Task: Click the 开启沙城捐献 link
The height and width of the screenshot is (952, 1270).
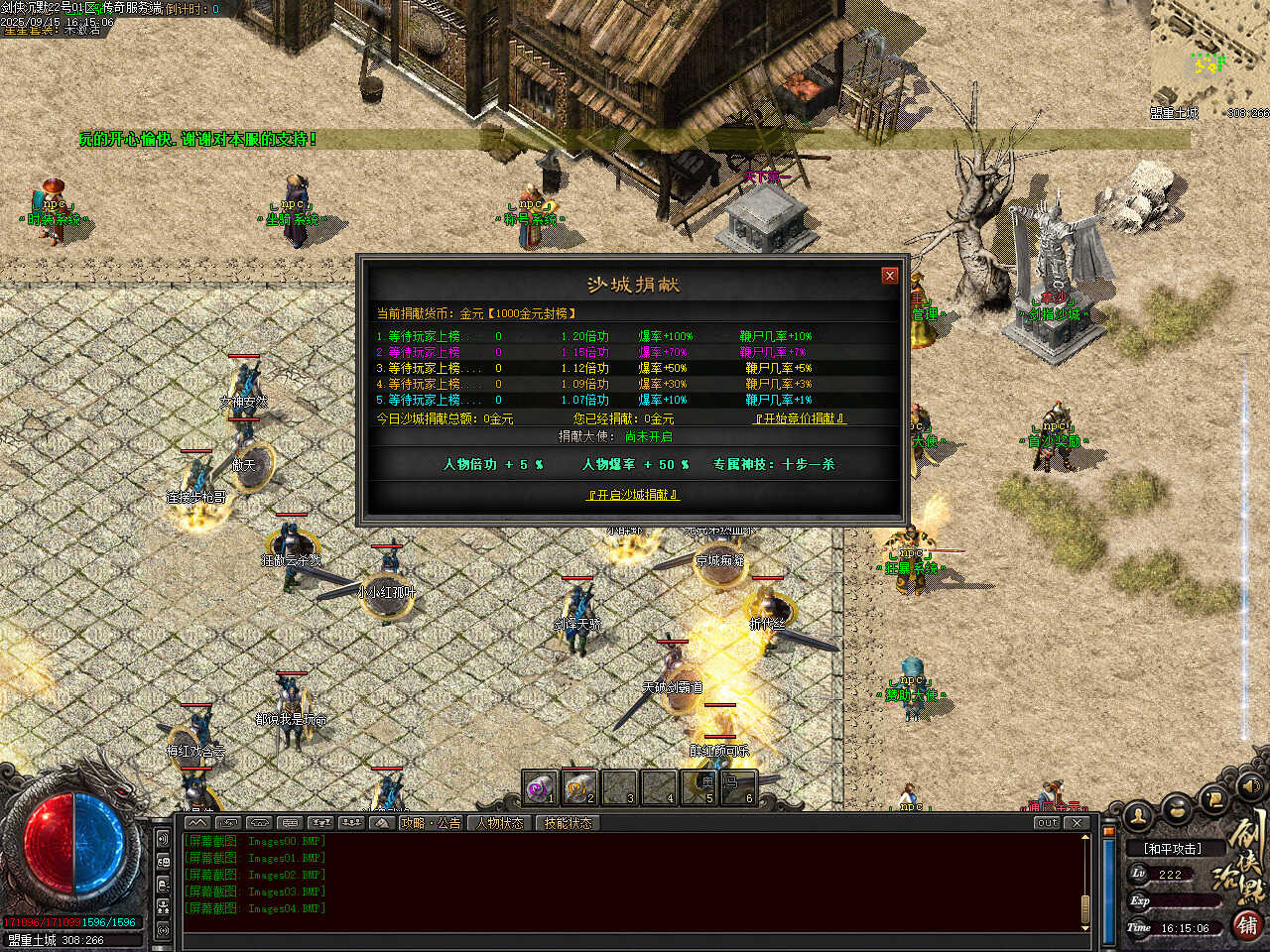Action: tap(633, 495)
